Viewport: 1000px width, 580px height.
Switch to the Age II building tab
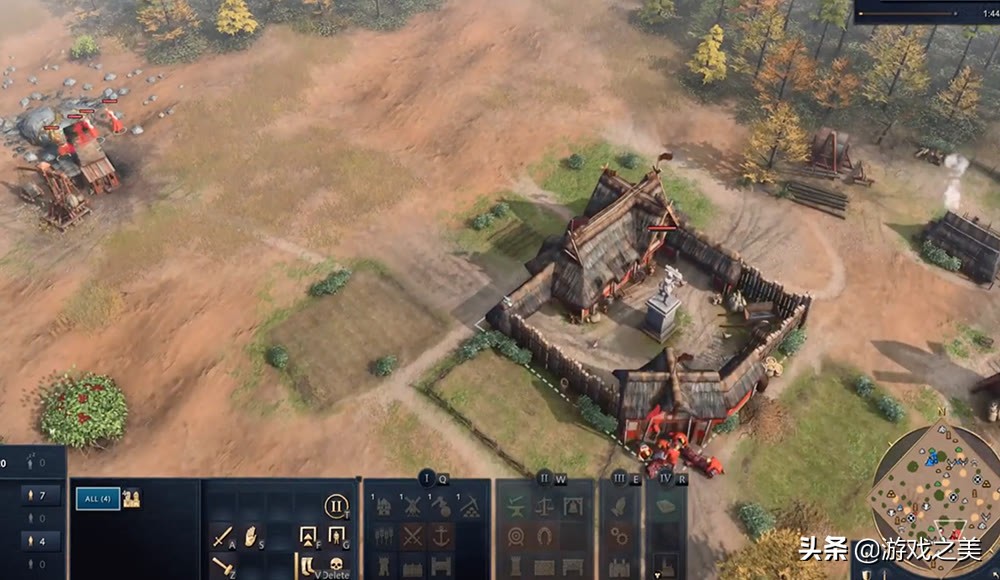click(x=544, y=478)
